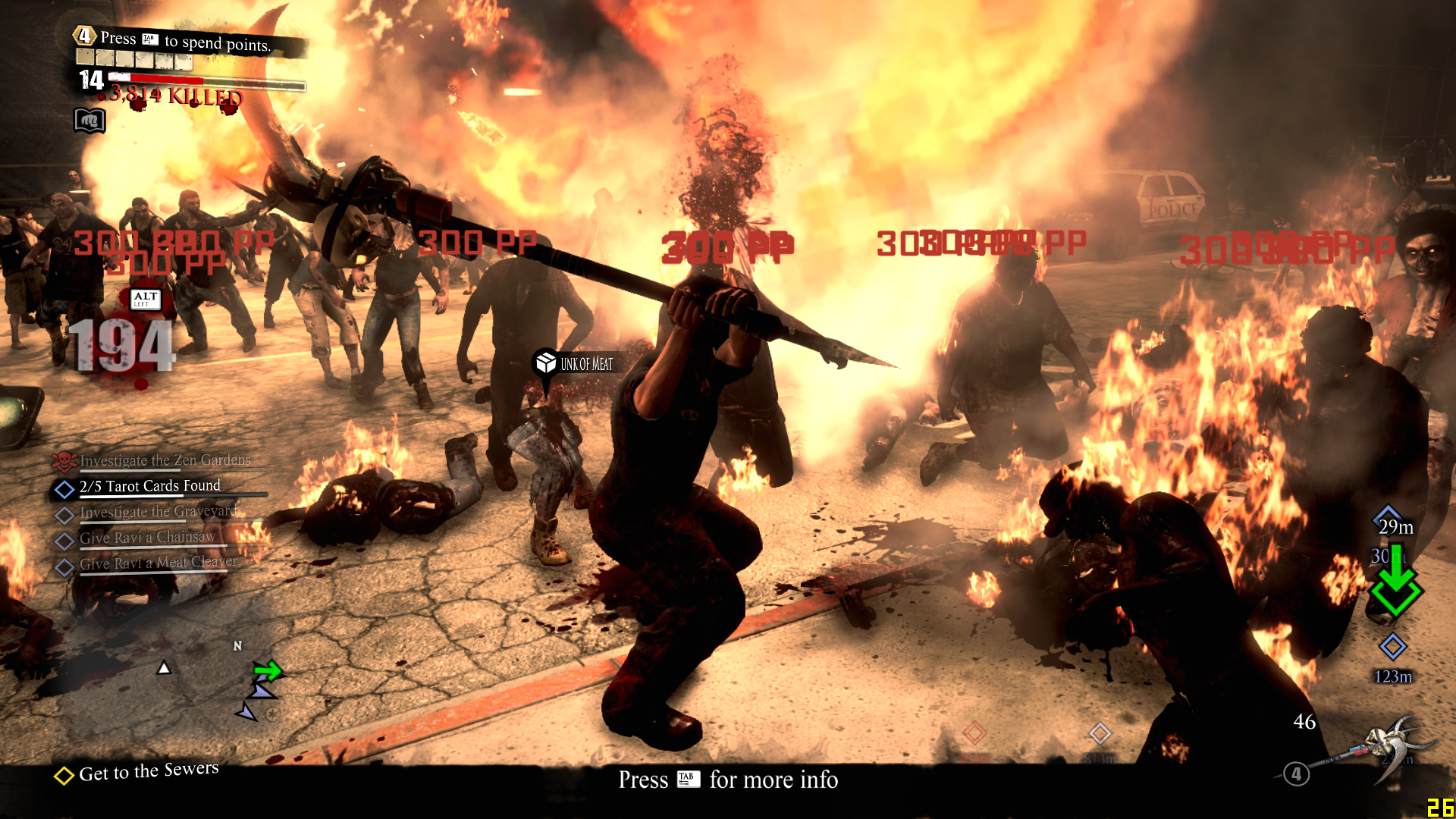This screenshot has height=819, width=1456.
Task: Select the 123m blue diamond waypoint
Action: click(x=1392, y=647)
